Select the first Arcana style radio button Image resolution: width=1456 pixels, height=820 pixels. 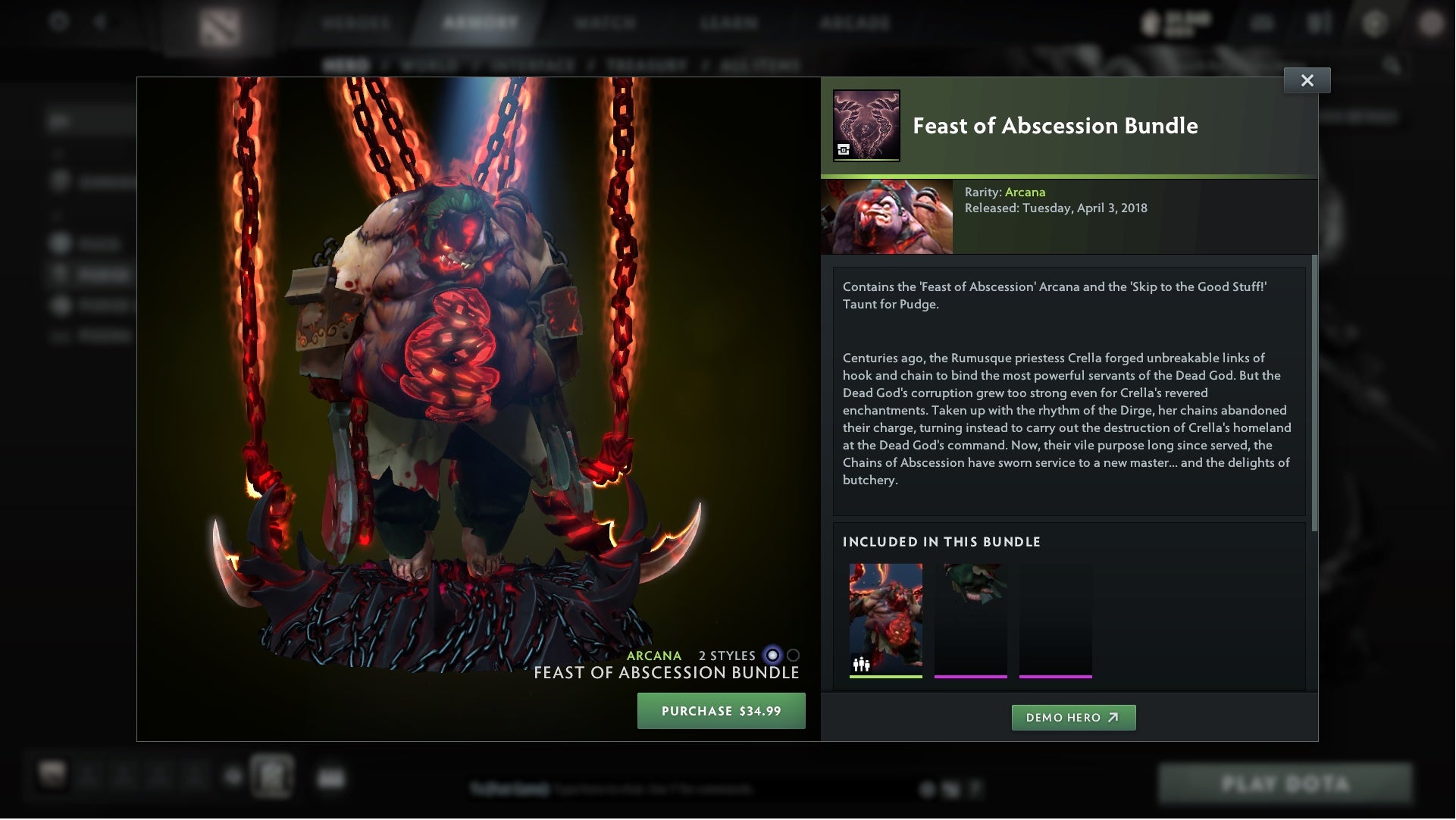[x=772, y=656]
